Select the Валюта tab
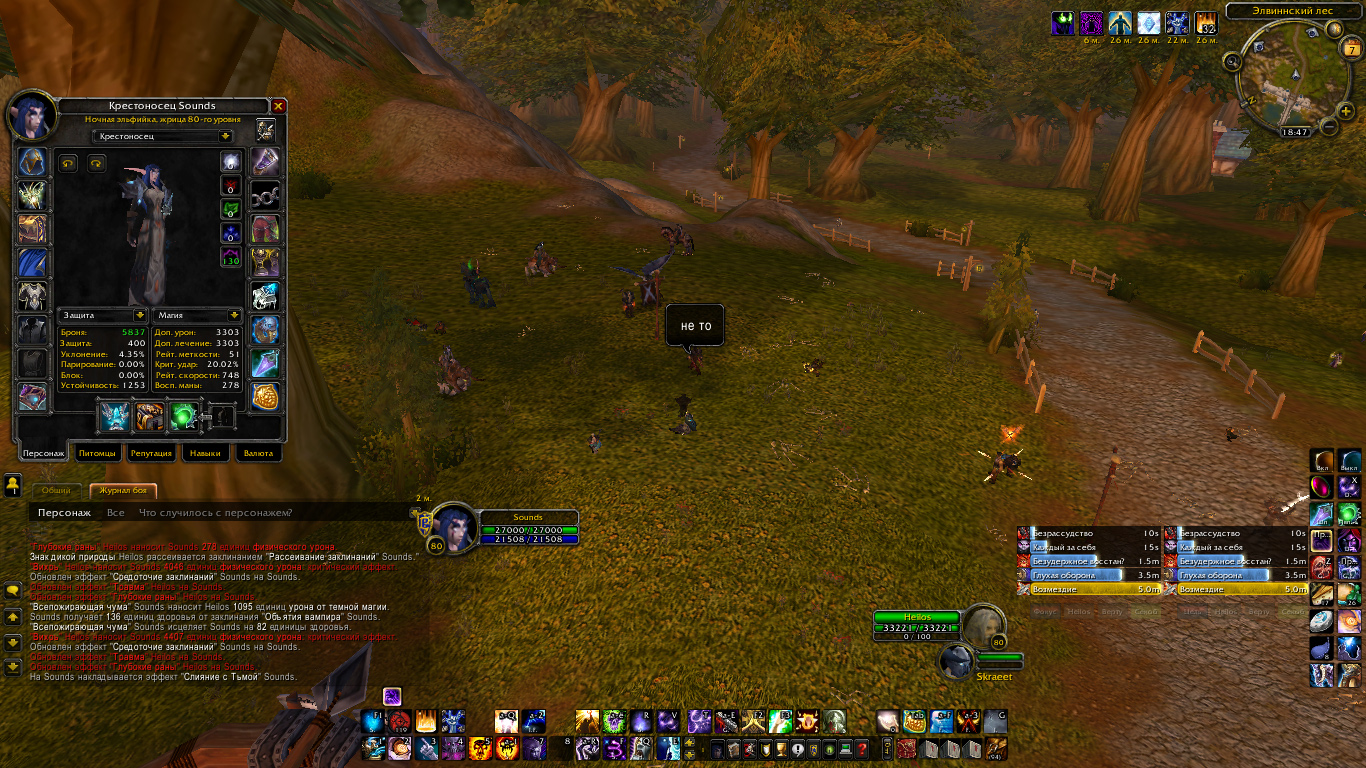Viewport: 1366px width, 768px height. pyautogui.click(x=258, y=453)
